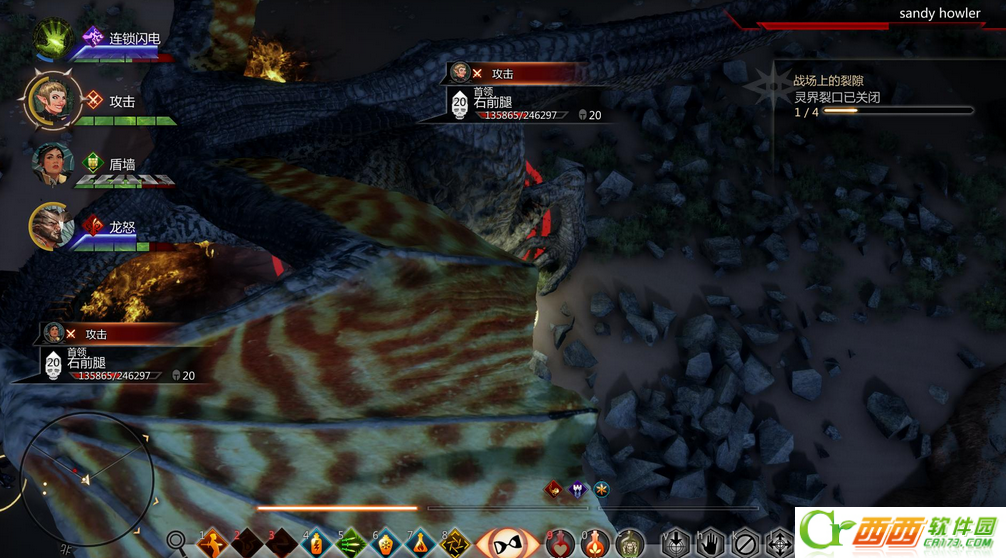The image size is (1006, 558).
Task: Drink the red health potion
Action: click(x=560, y=543)
